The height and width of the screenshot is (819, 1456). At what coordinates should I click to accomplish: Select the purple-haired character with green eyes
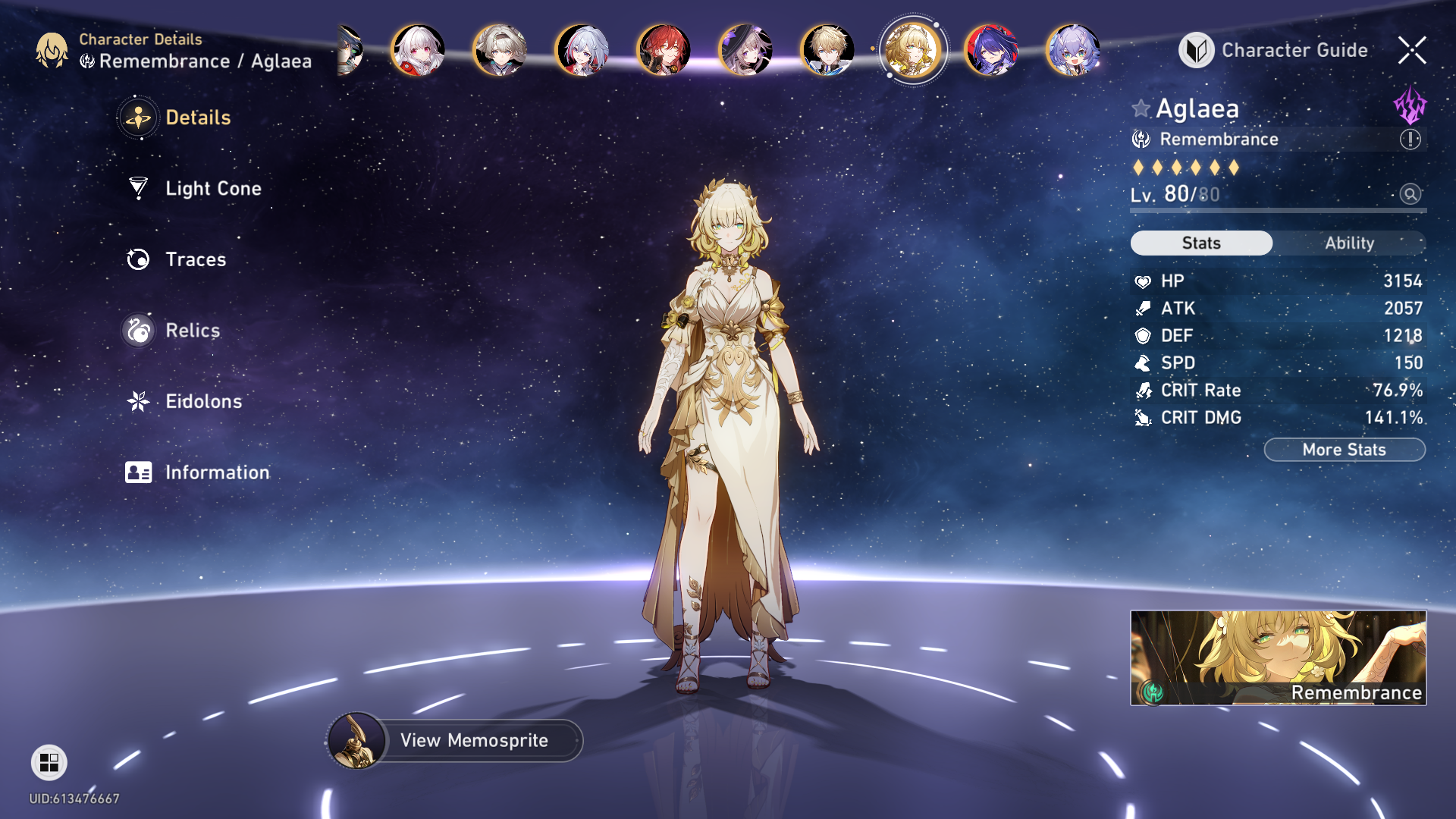(x=1073, y=50)
